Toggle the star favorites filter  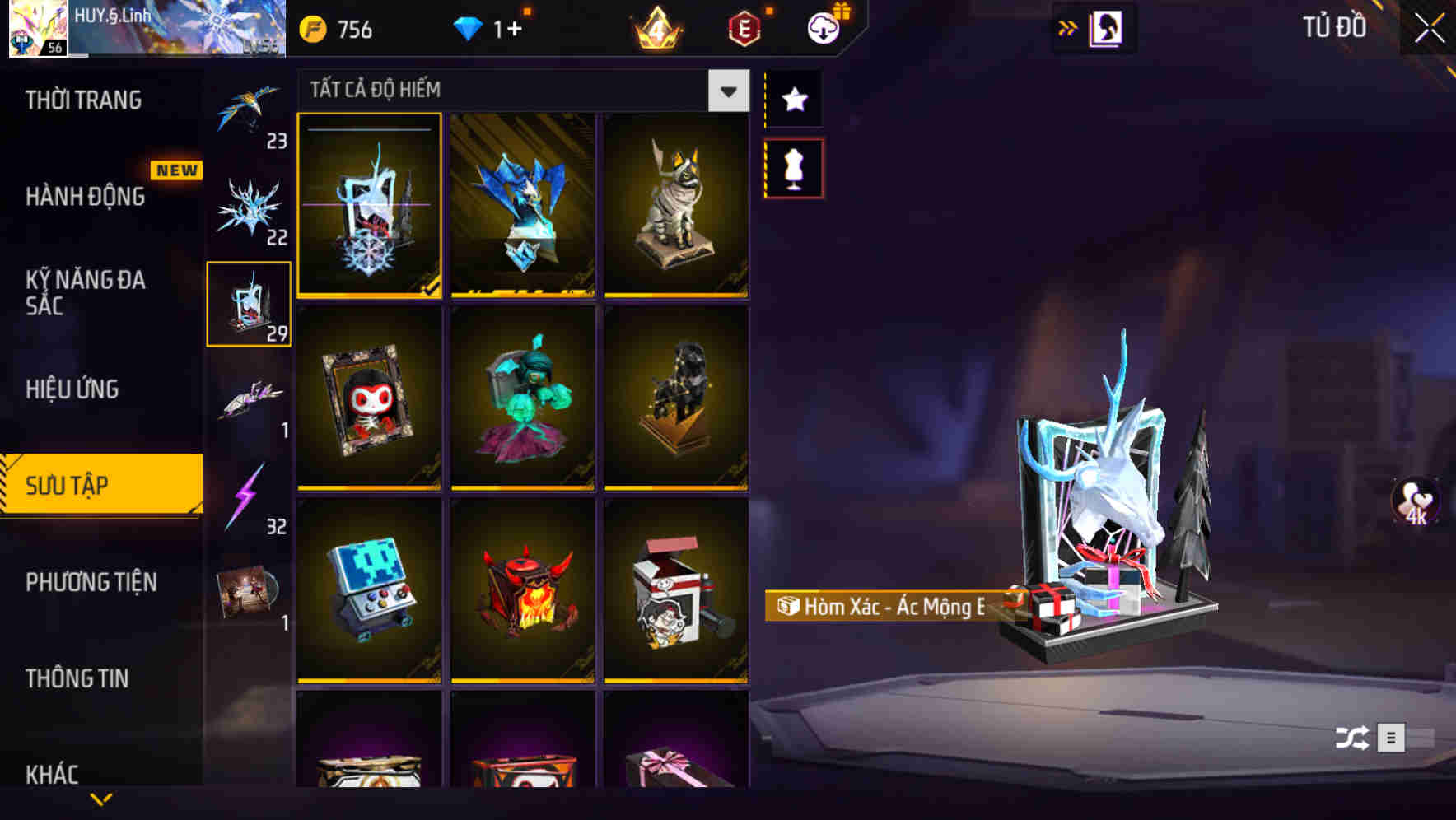click(793, 100)
